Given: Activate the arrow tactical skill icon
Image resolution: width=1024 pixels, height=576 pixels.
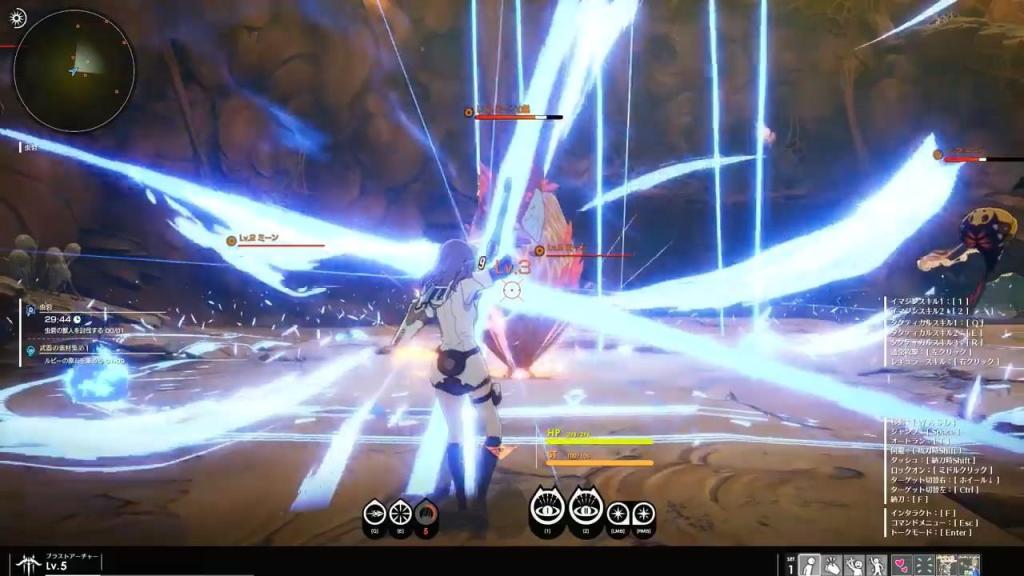Looking at the screenshot, I should pos(374,513).
